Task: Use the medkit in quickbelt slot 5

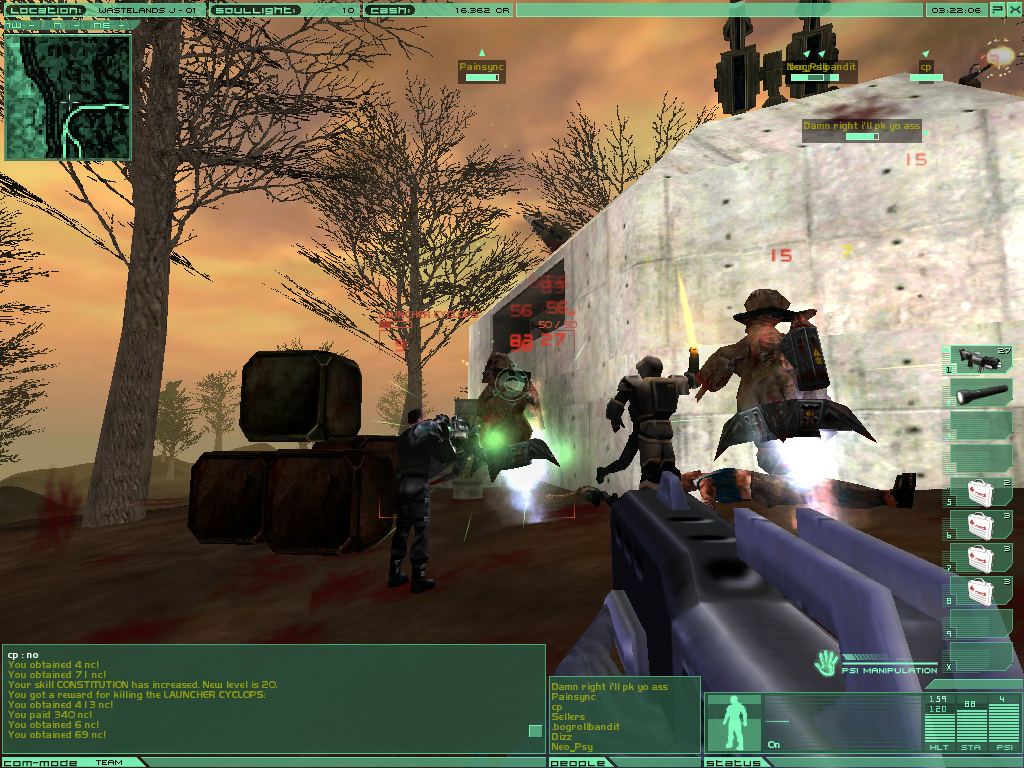Action: click(978, 492)
